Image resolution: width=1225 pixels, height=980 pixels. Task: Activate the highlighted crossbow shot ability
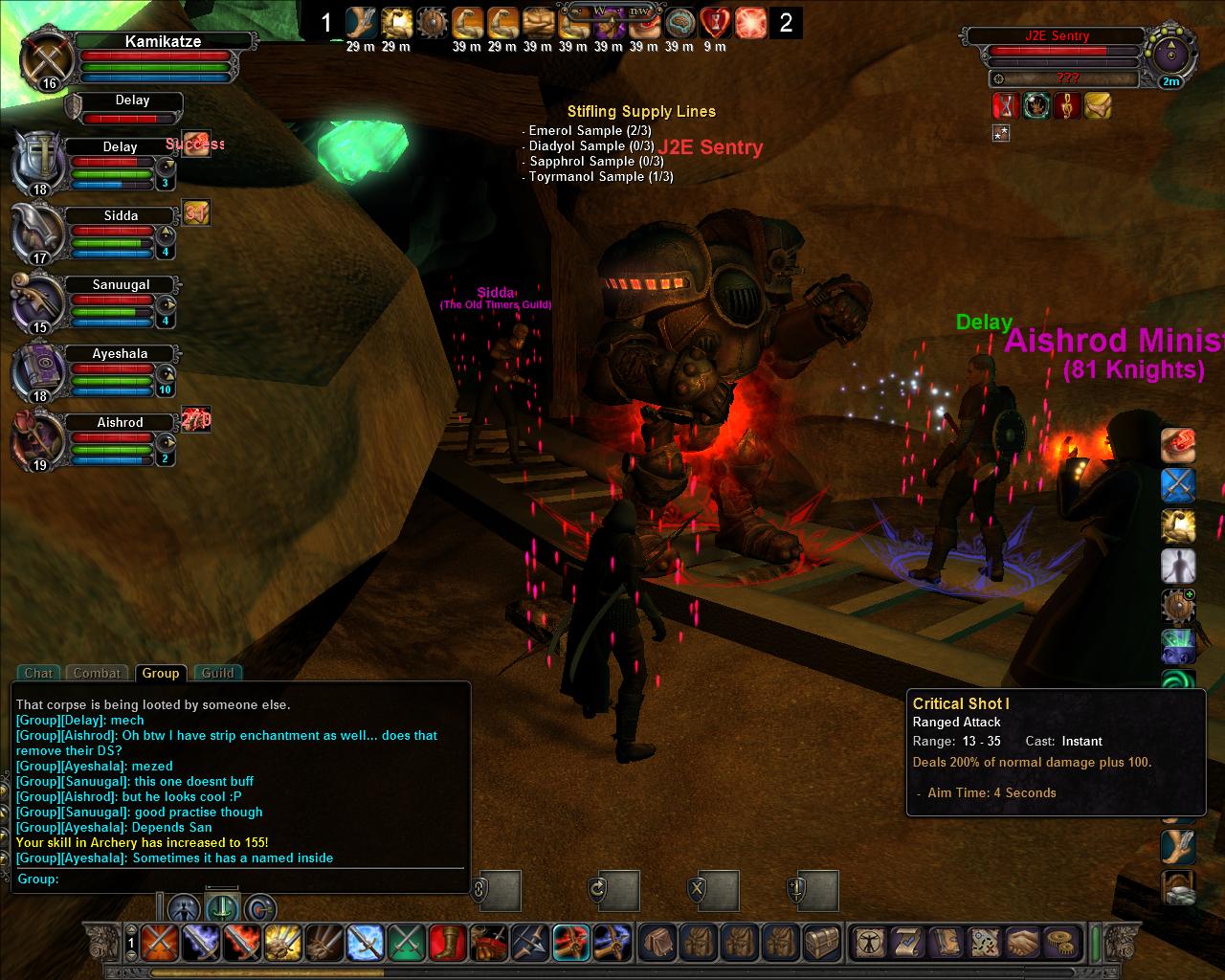[570, 943]
